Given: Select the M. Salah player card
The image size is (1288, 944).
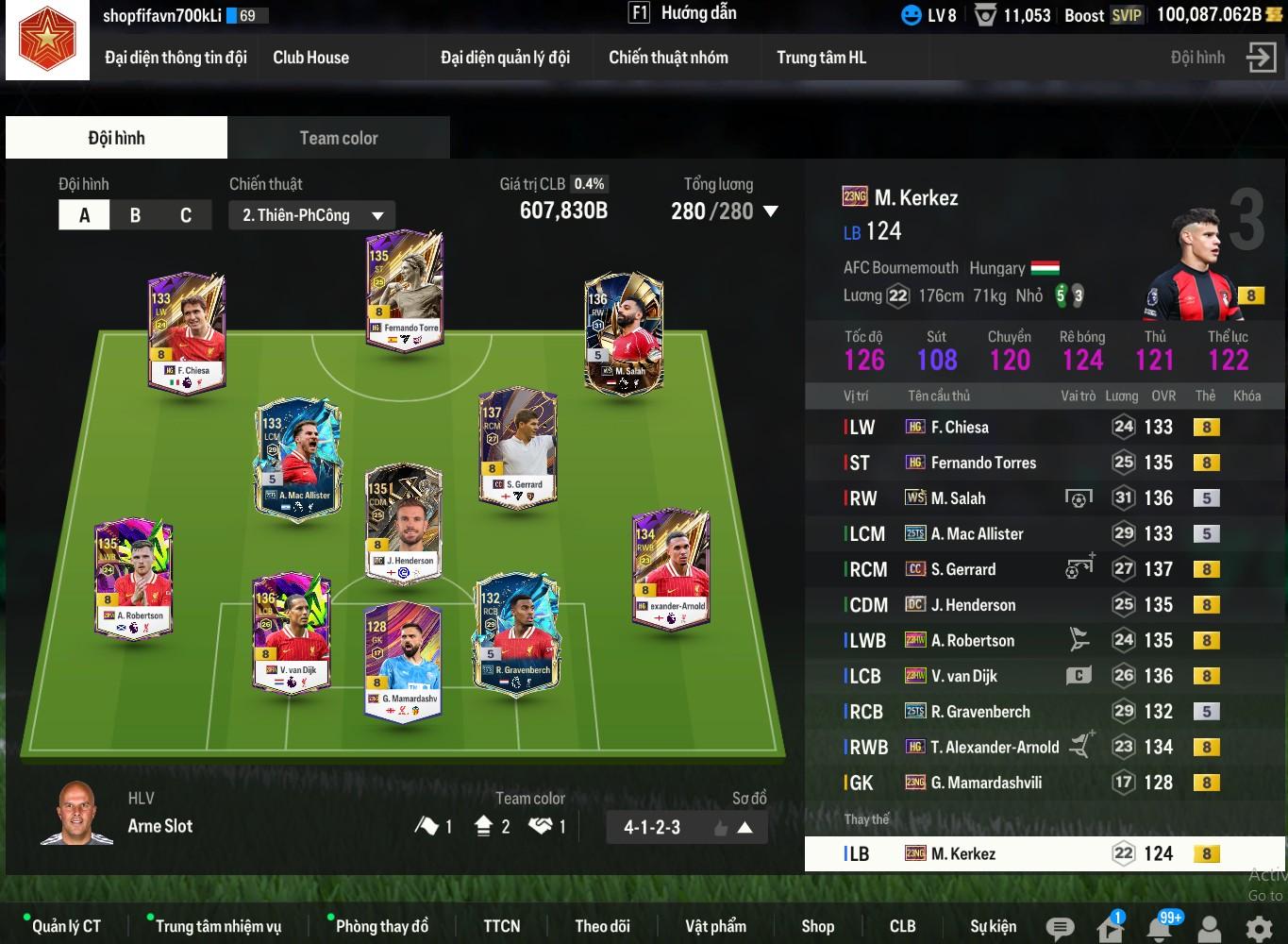Looking at the screenshot, I should click(x=624, y=333).
